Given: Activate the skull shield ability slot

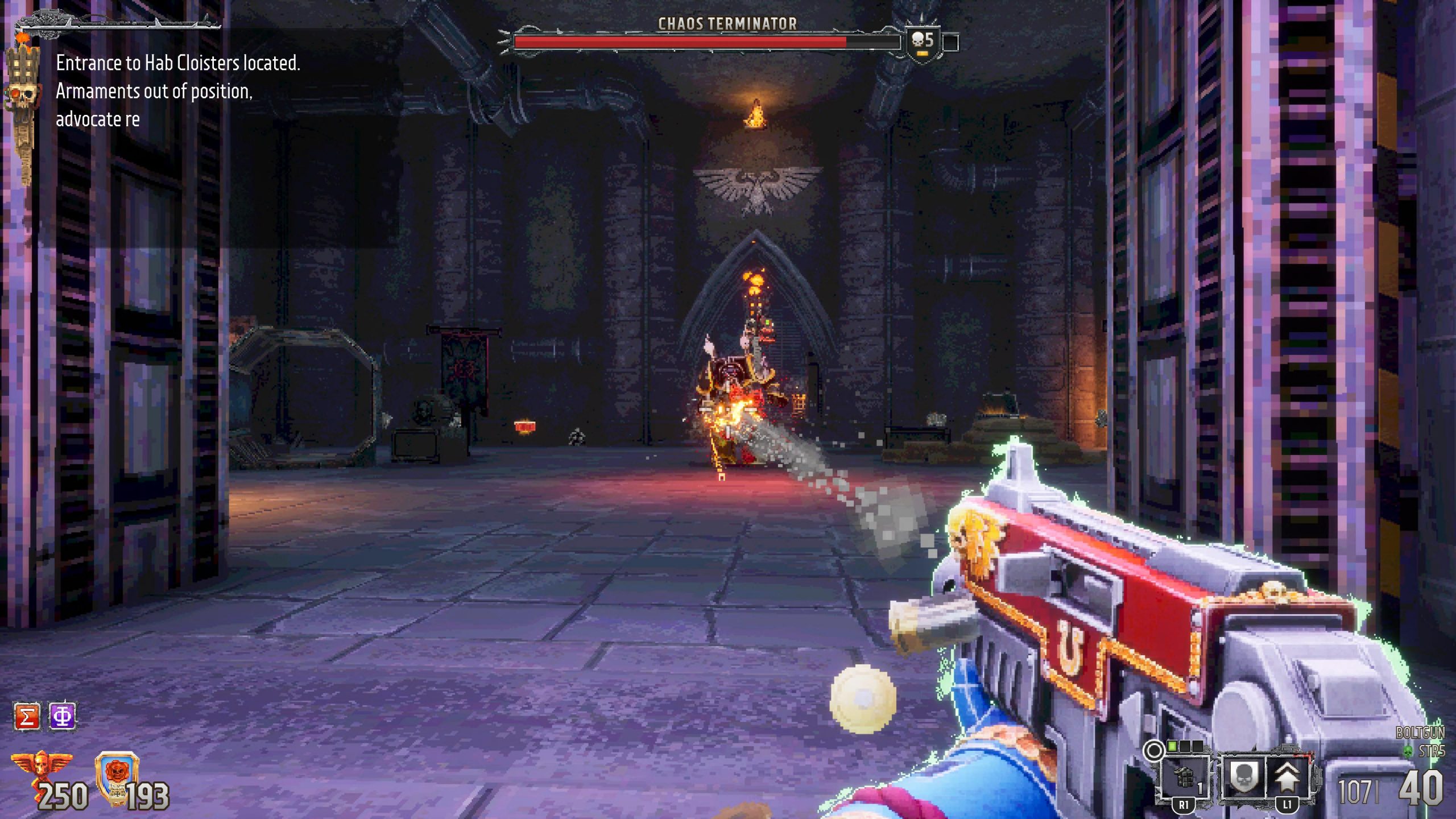Looking at the screenshot, I should click(1243, 777).
